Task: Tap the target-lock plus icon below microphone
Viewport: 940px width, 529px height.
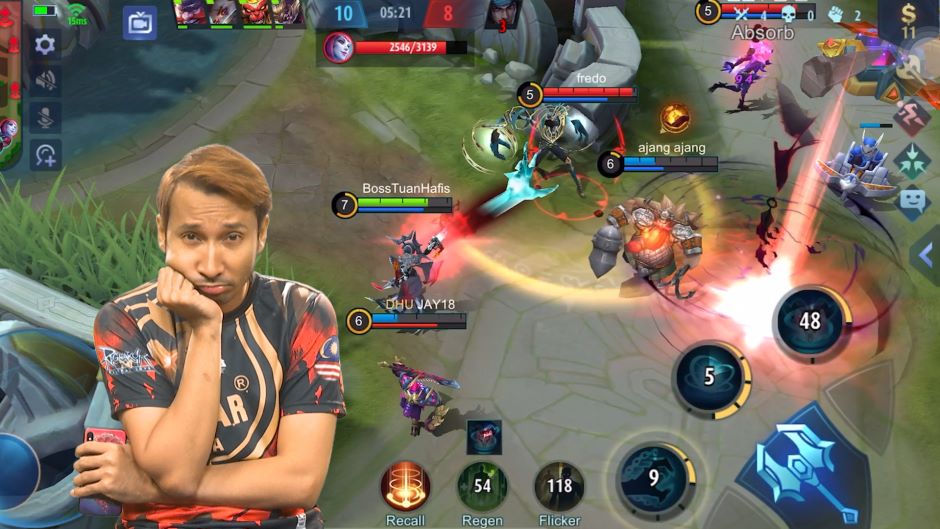Action: (45, 154)
